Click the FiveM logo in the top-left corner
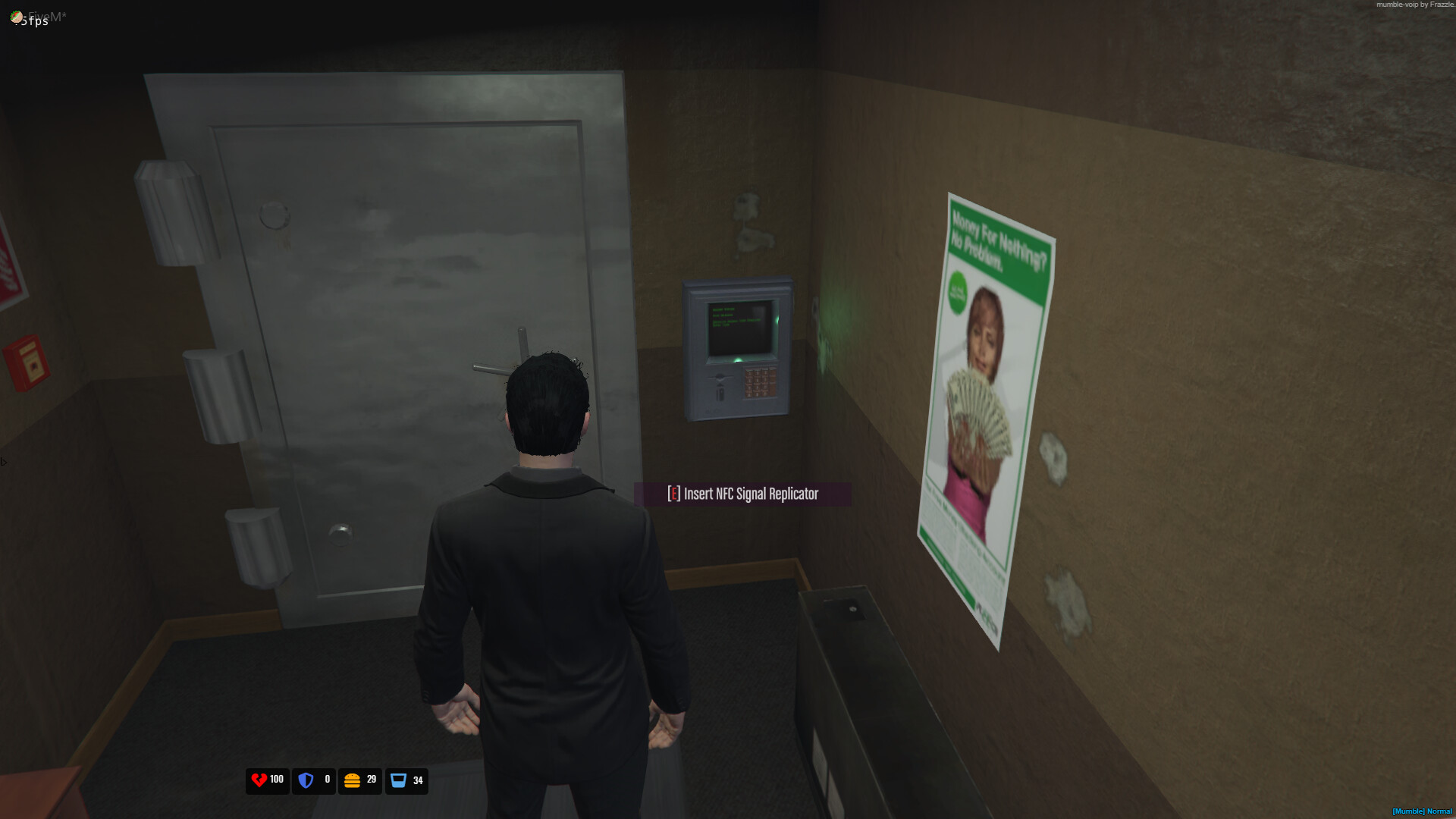Screen dimensions: 1456x819 point(15,17)
